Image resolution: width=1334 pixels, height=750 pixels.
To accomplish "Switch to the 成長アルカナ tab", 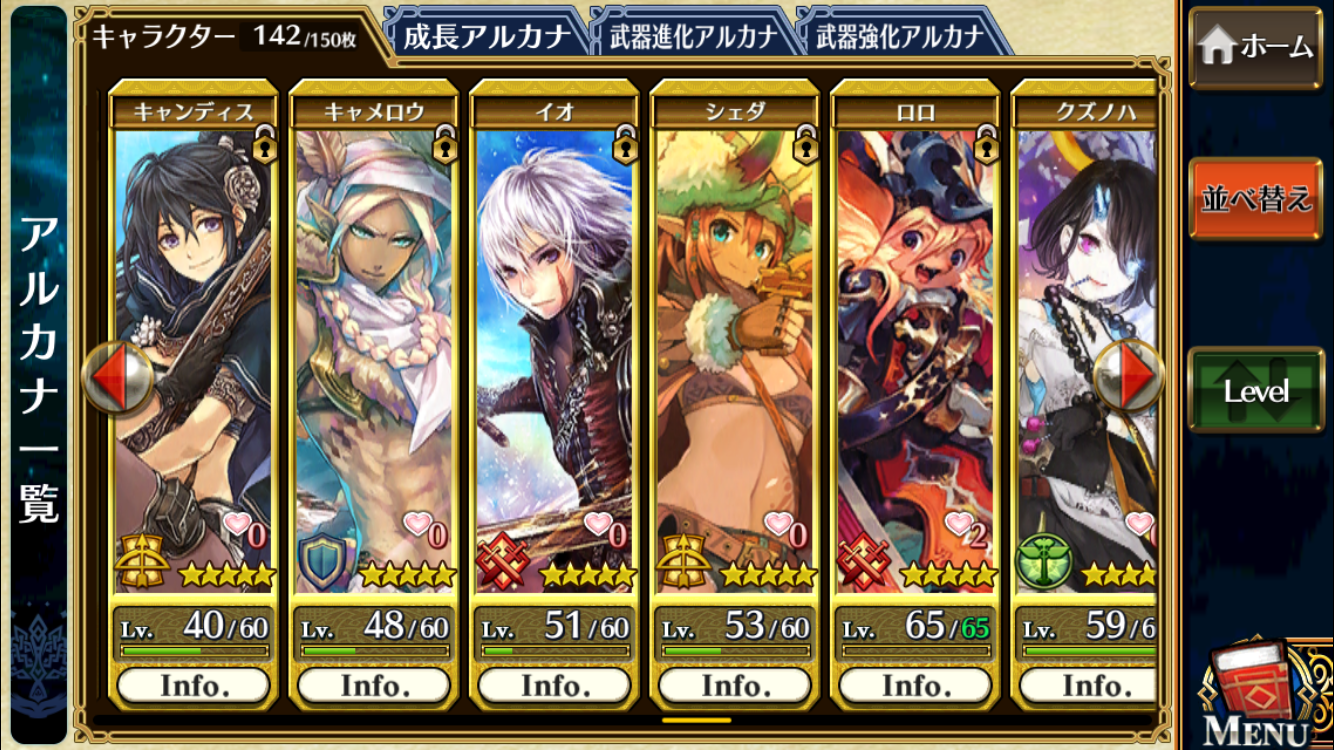I will point(486,37).
